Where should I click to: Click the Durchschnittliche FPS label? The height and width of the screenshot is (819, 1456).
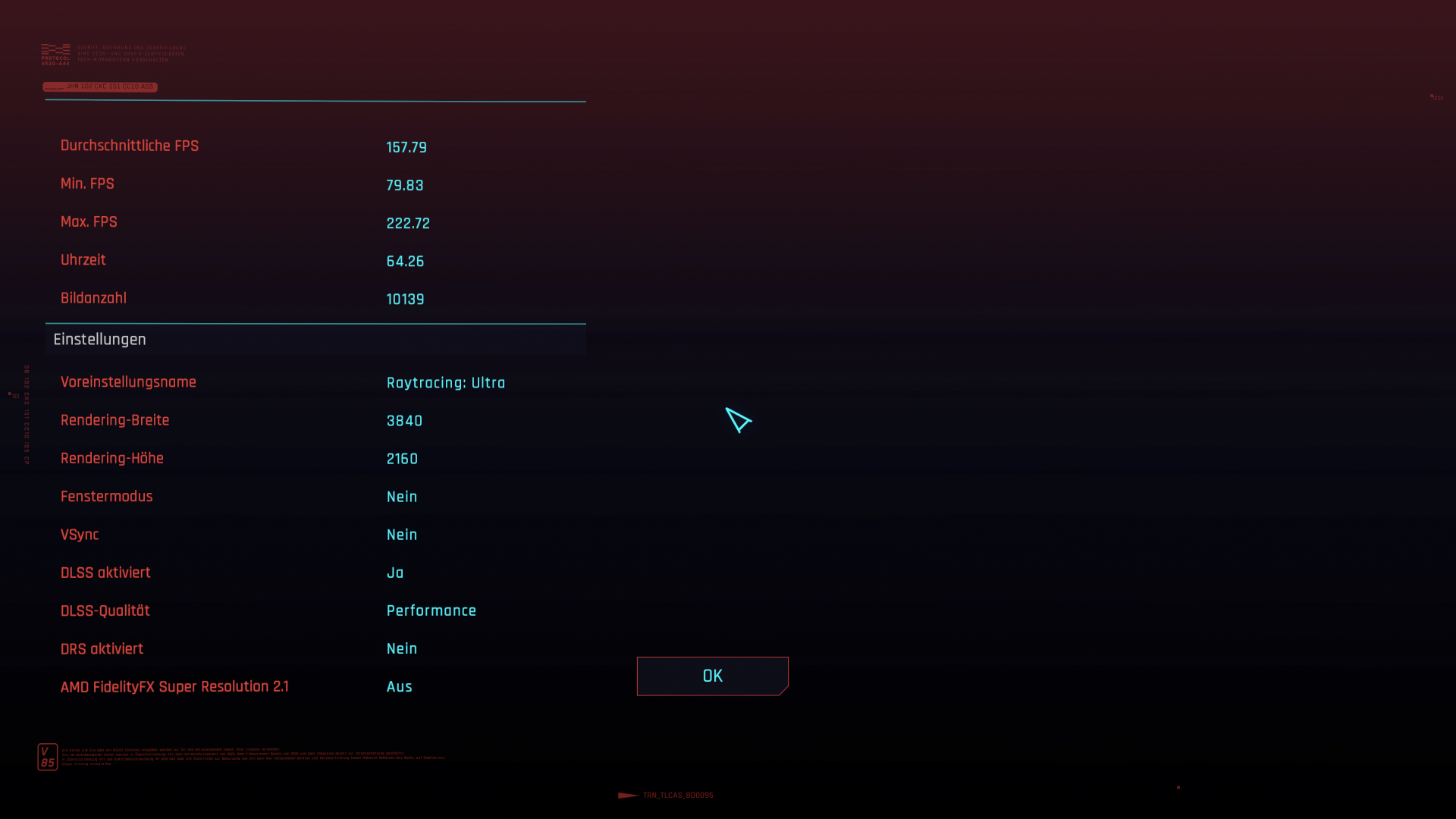(130, 146)
